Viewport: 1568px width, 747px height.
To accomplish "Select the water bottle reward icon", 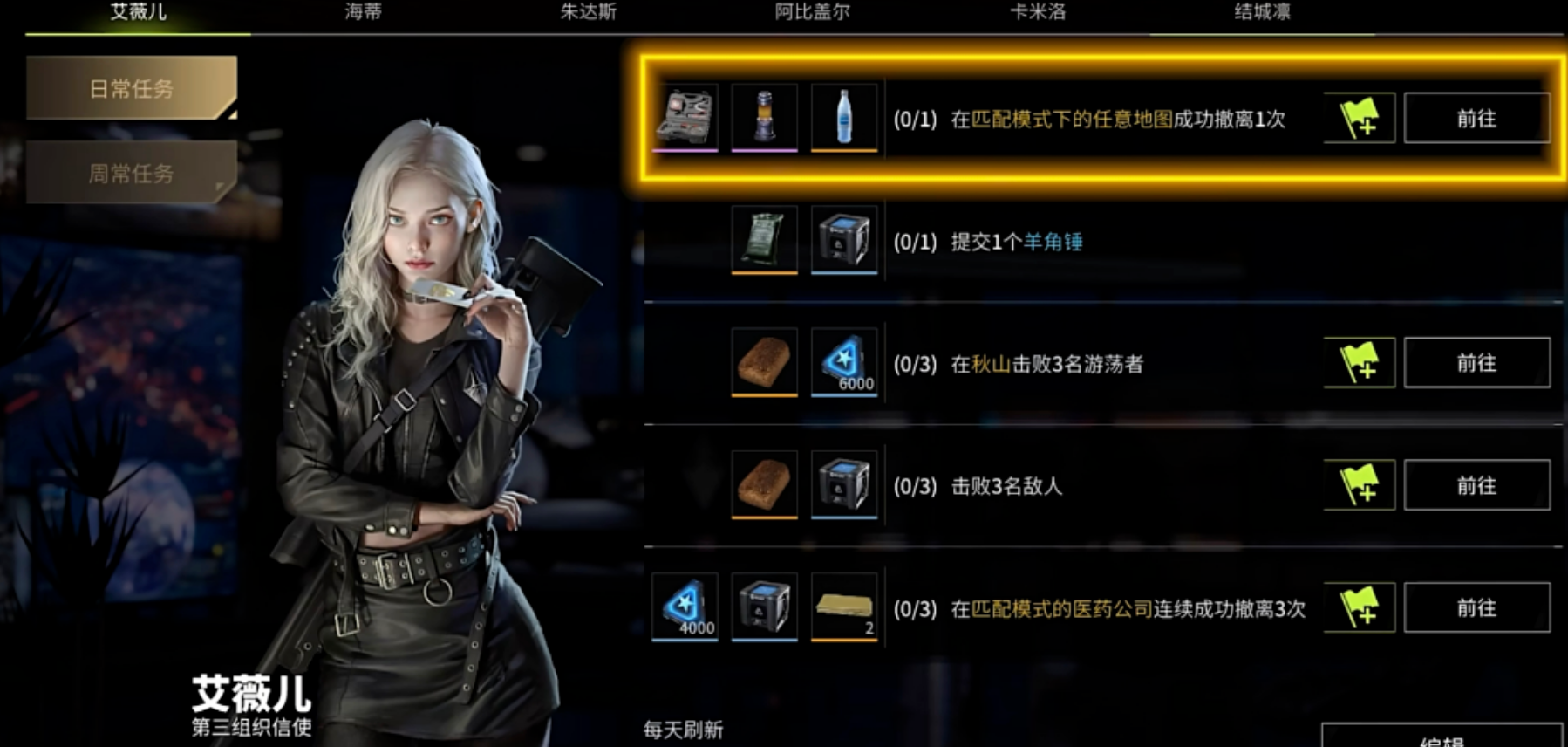I will point(843,118).
